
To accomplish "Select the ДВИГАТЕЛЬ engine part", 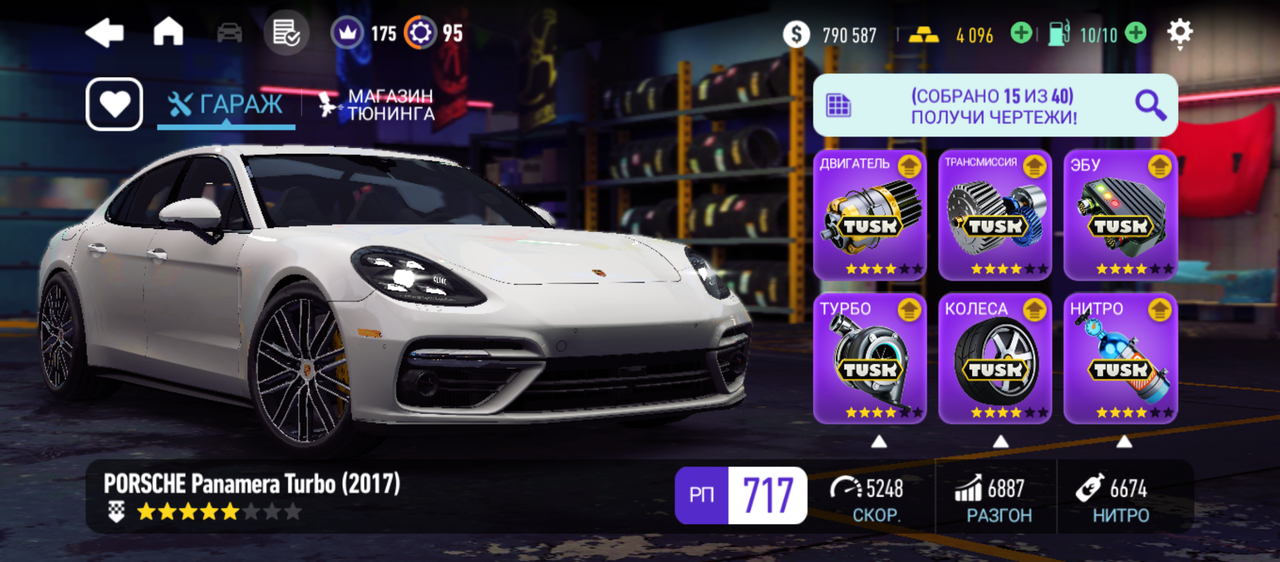I will pyautogui.click(x=869, y=215).
